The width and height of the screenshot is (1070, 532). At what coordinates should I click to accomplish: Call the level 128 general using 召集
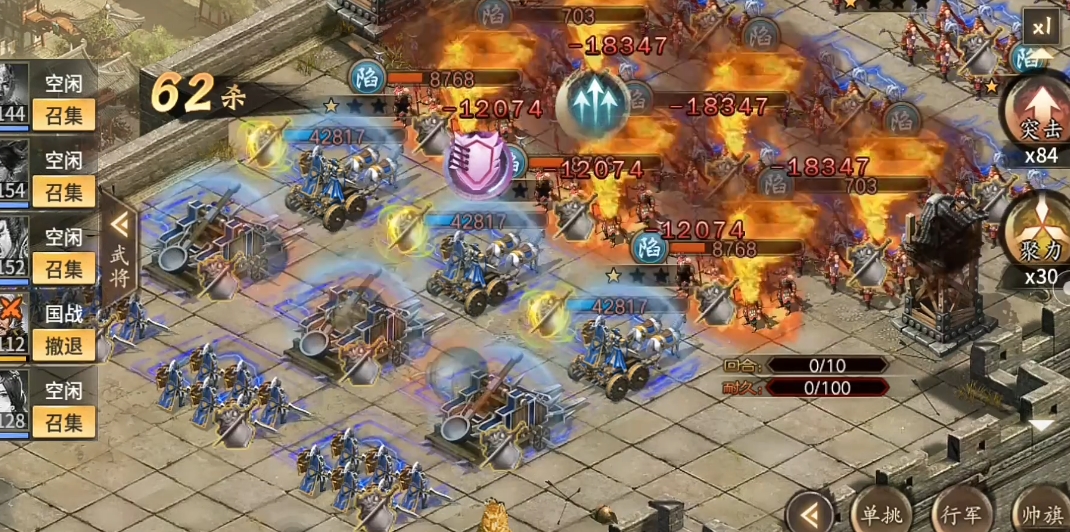pos(64,422)
